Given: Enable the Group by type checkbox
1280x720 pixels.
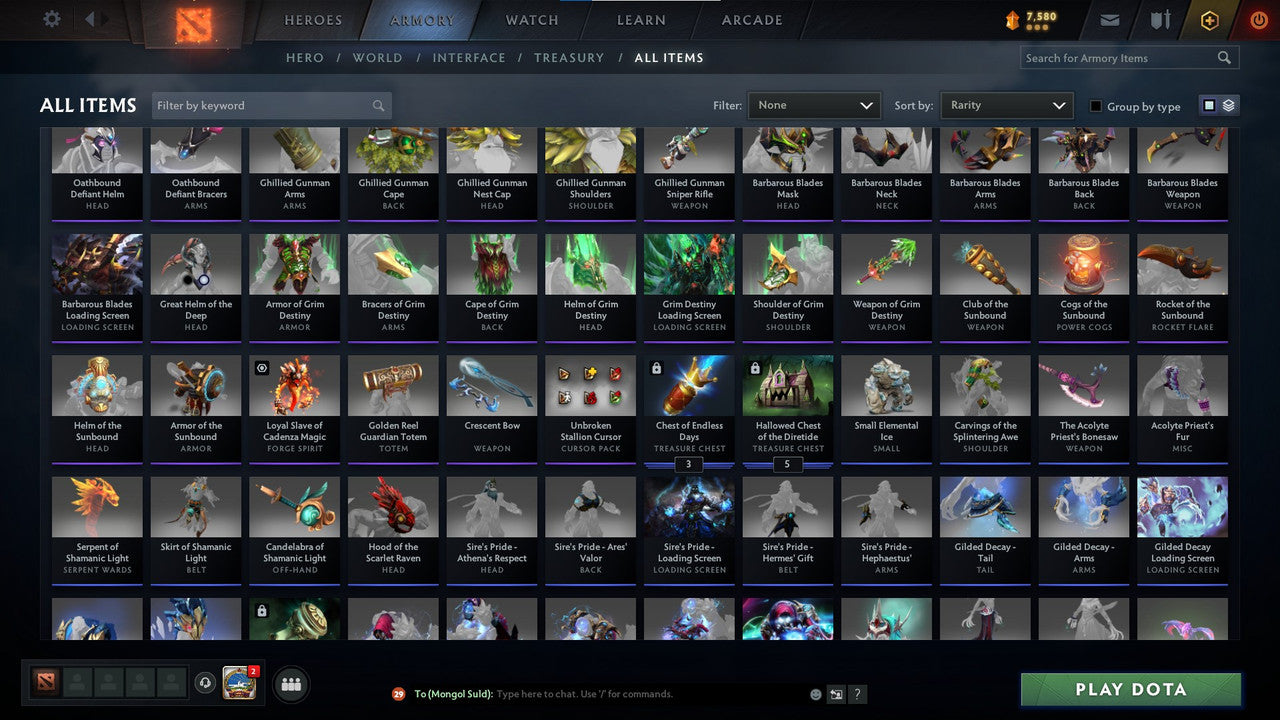Looking at the screenshot, I should point(1096,106).
